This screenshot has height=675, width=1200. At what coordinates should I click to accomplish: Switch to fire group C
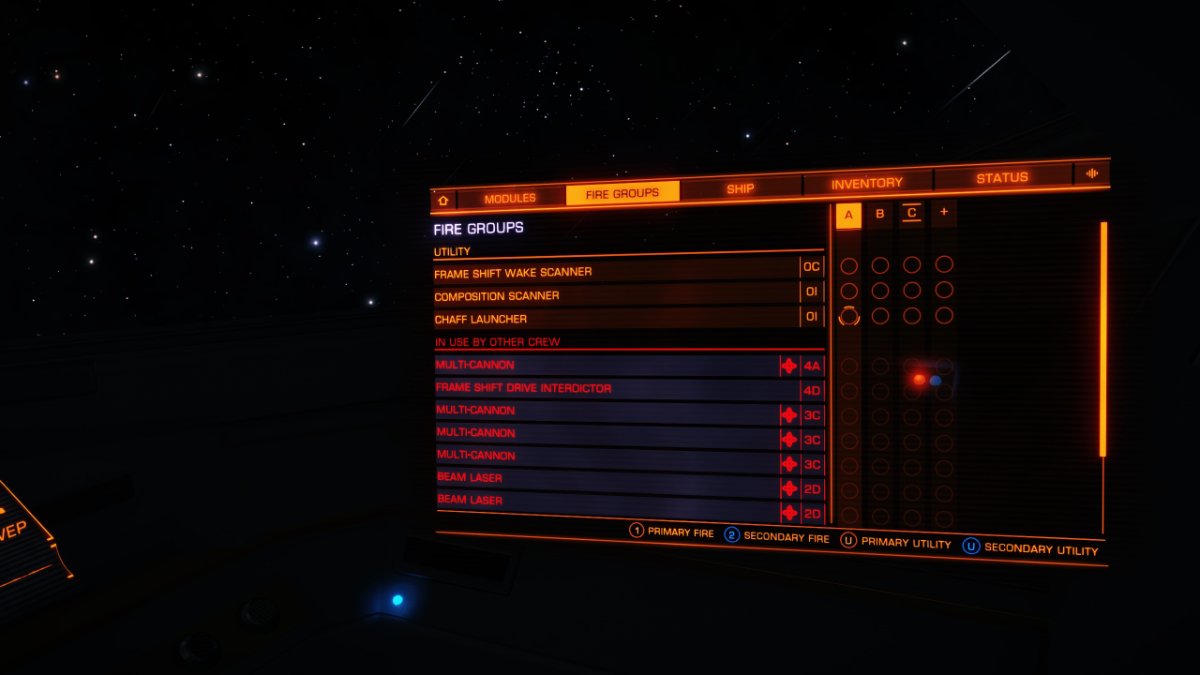tap(912, 213)
